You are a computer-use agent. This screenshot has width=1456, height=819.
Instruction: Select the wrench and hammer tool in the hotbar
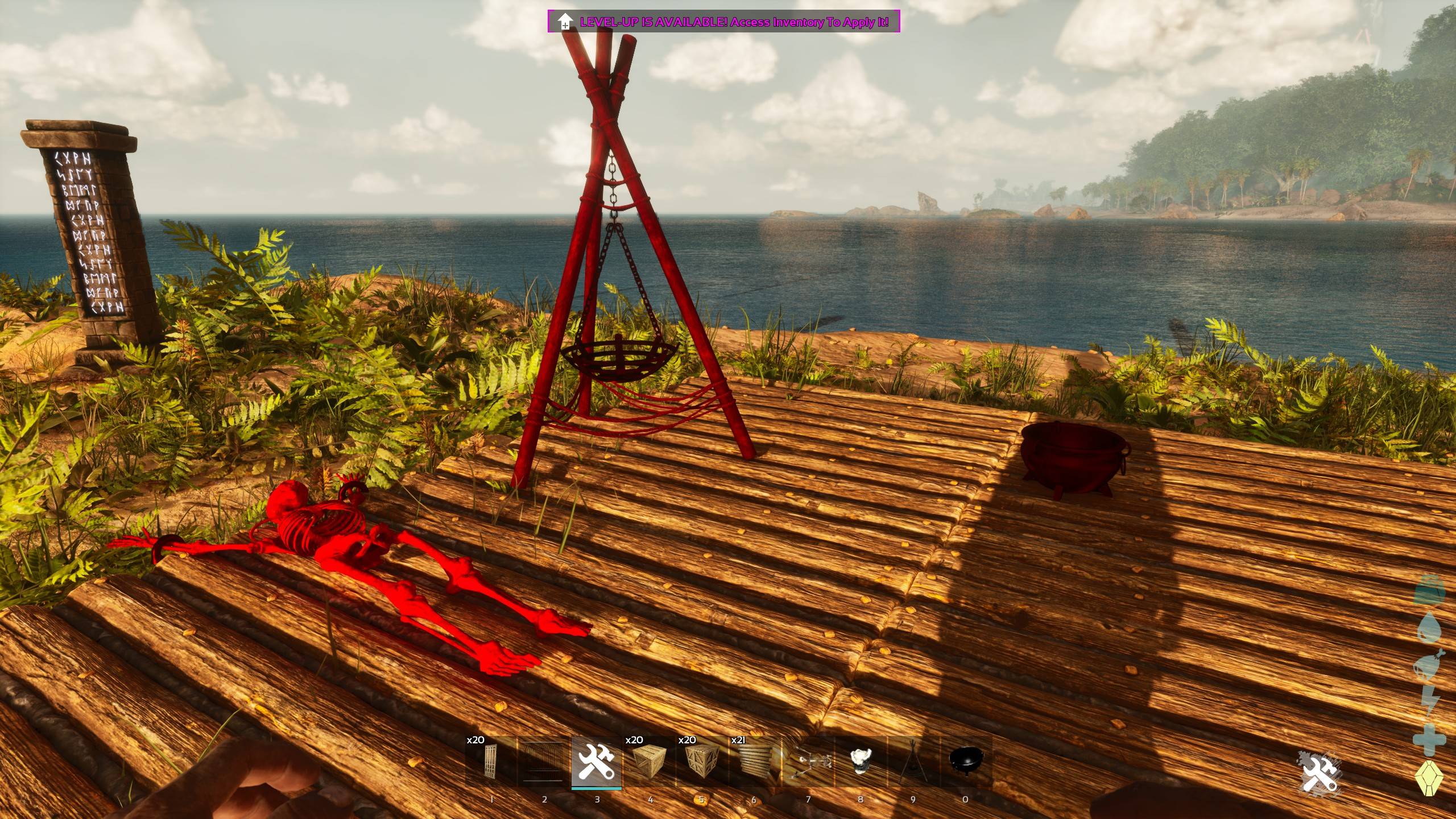[597, 761]
